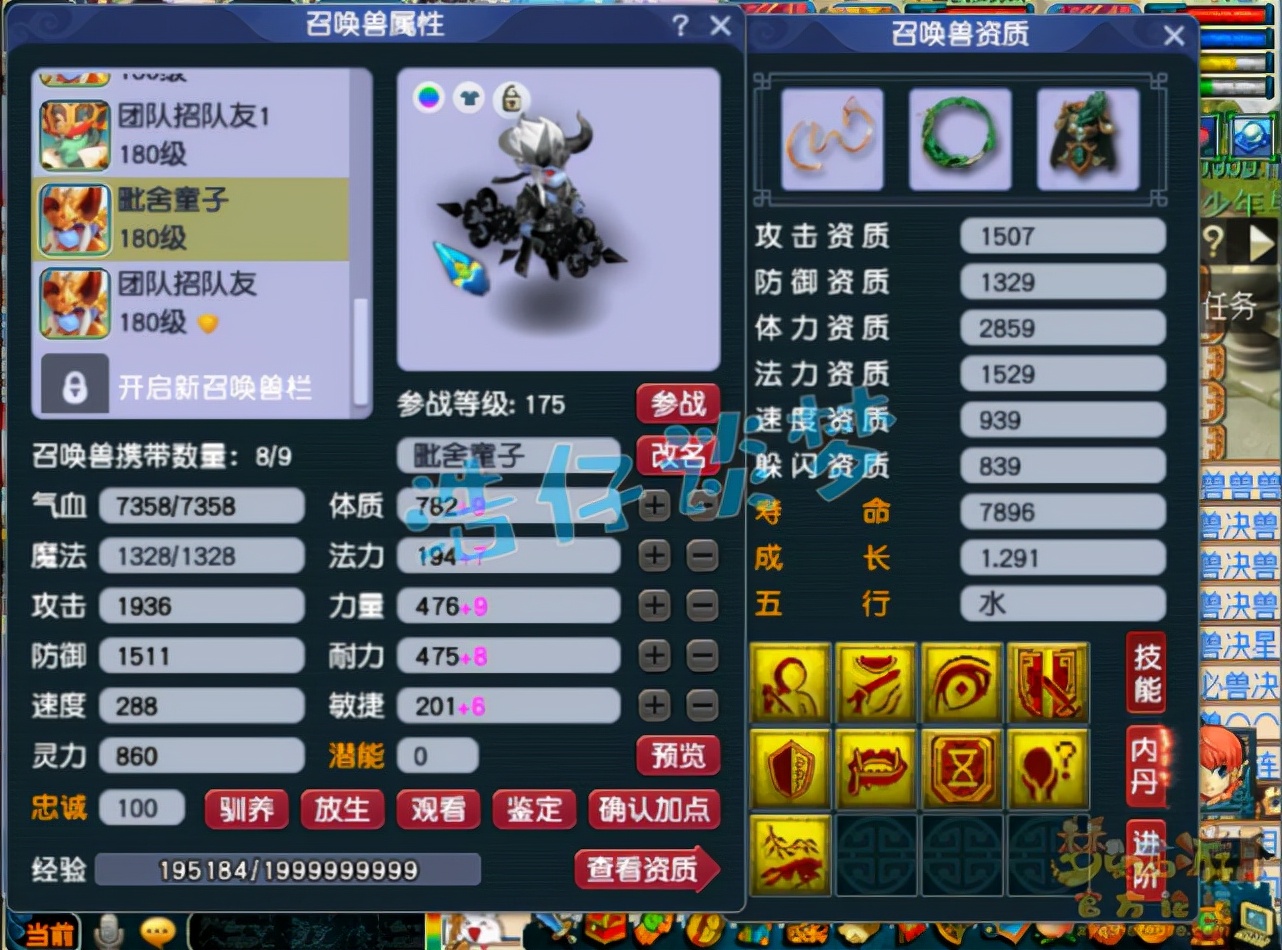Open the hourglass skill icon
The height and width of the screenshot is (950, 1282).
pos(961,768)
